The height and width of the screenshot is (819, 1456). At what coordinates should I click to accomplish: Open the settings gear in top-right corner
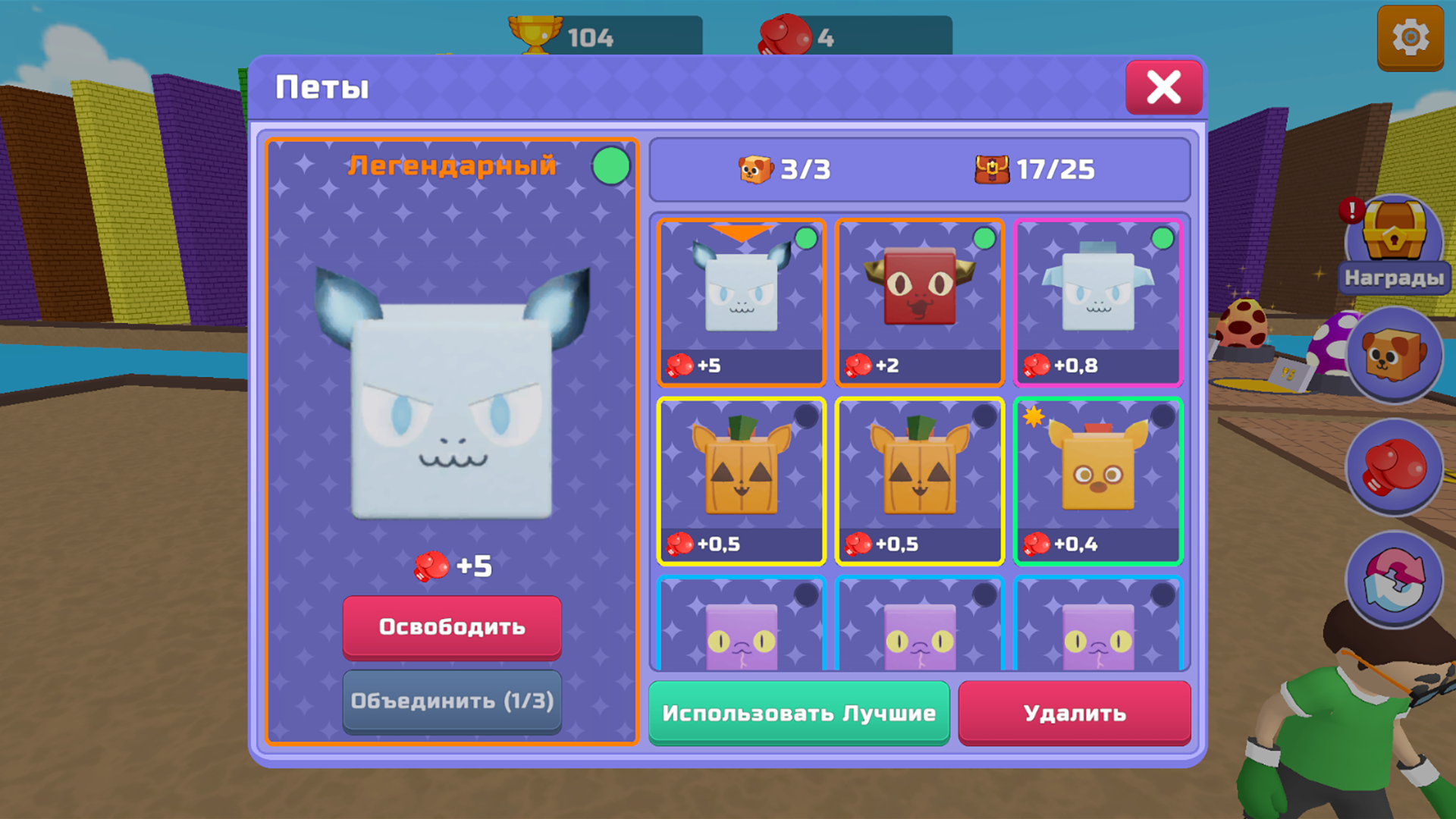[1409, 36]
